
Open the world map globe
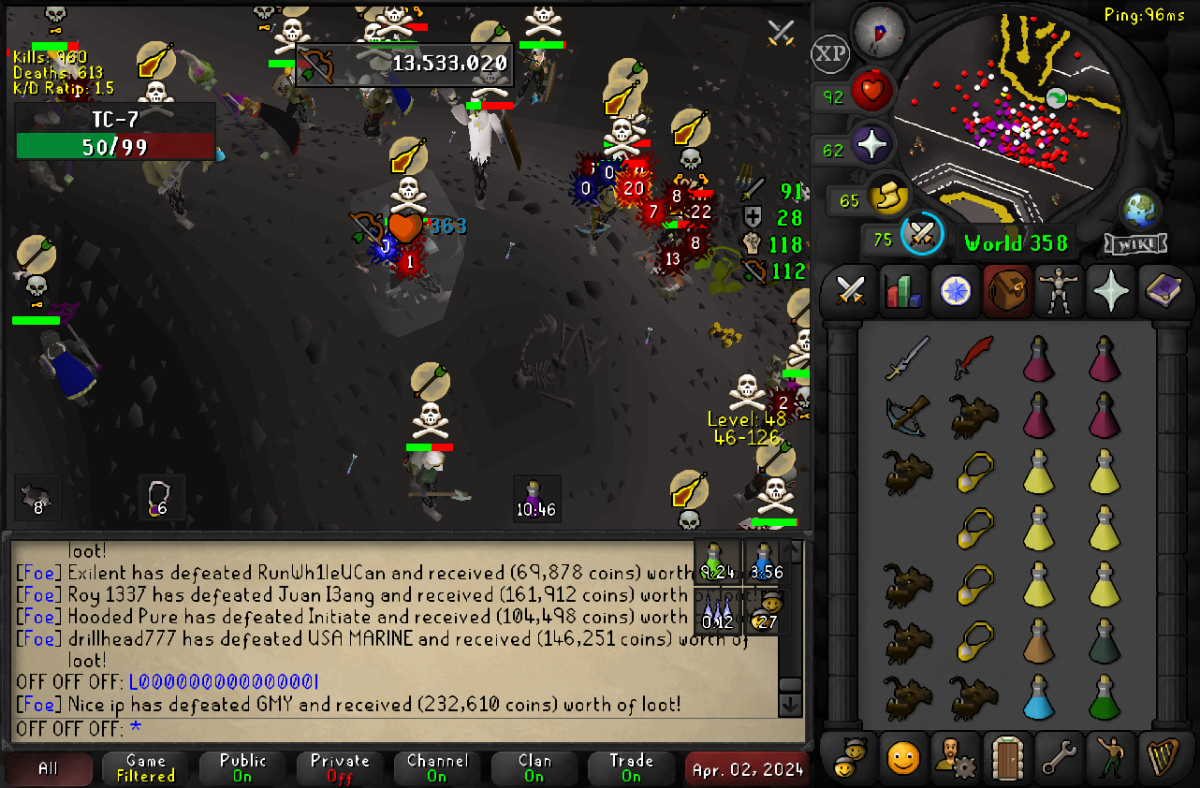[x=1139, y=212]
